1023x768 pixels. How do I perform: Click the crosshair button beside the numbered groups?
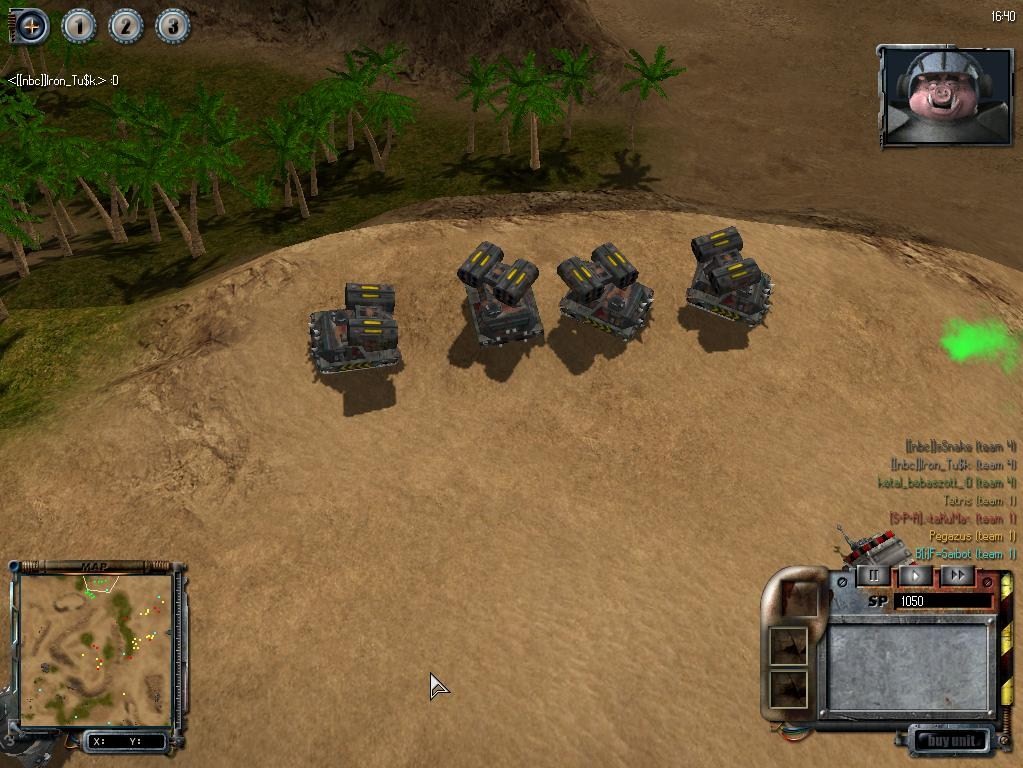[32, 26]
